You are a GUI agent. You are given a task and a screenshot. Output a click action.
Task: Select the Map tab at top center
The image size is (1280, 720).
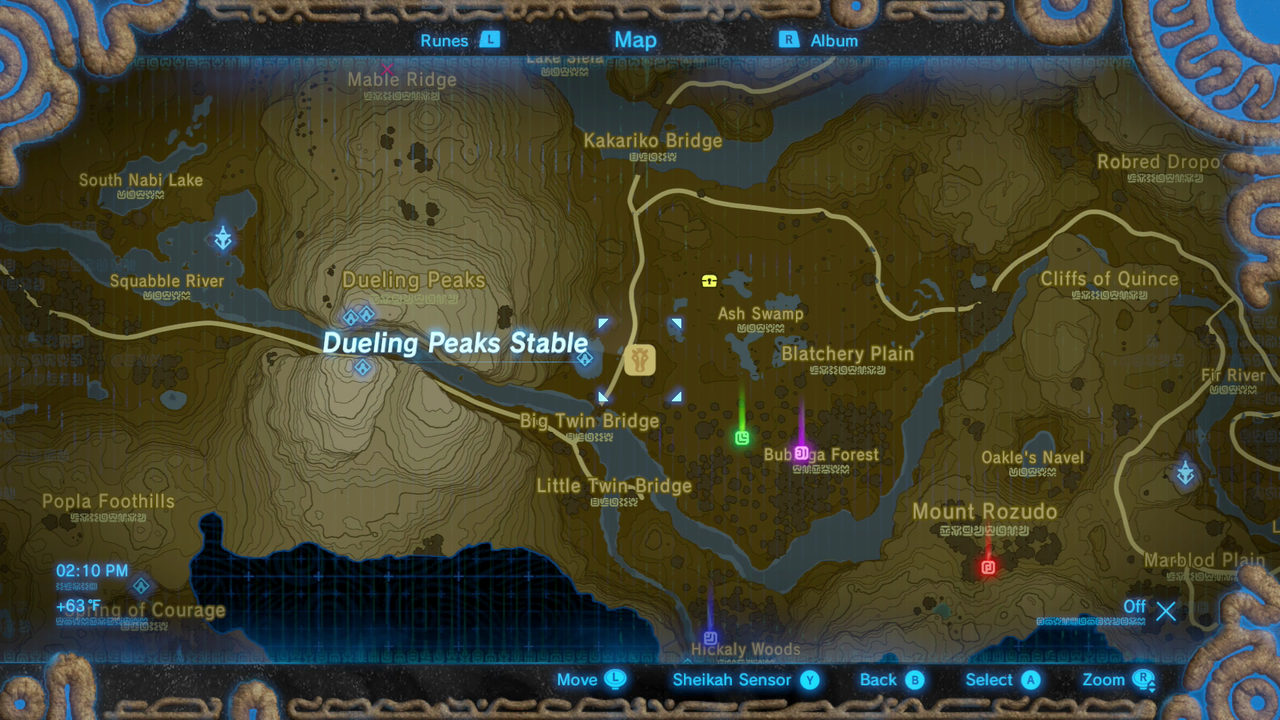pyautogui.click(x=635, y=40)
